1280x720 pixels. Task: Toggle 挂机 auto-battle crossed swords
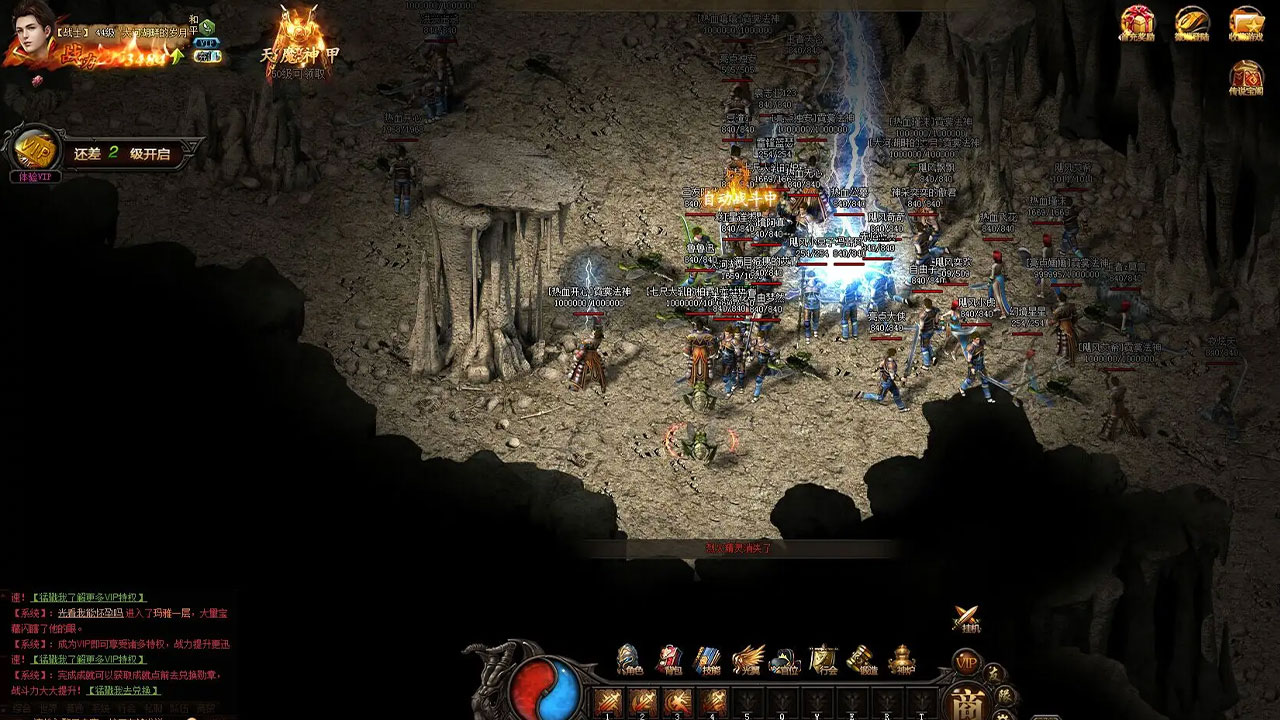[966, 620]
